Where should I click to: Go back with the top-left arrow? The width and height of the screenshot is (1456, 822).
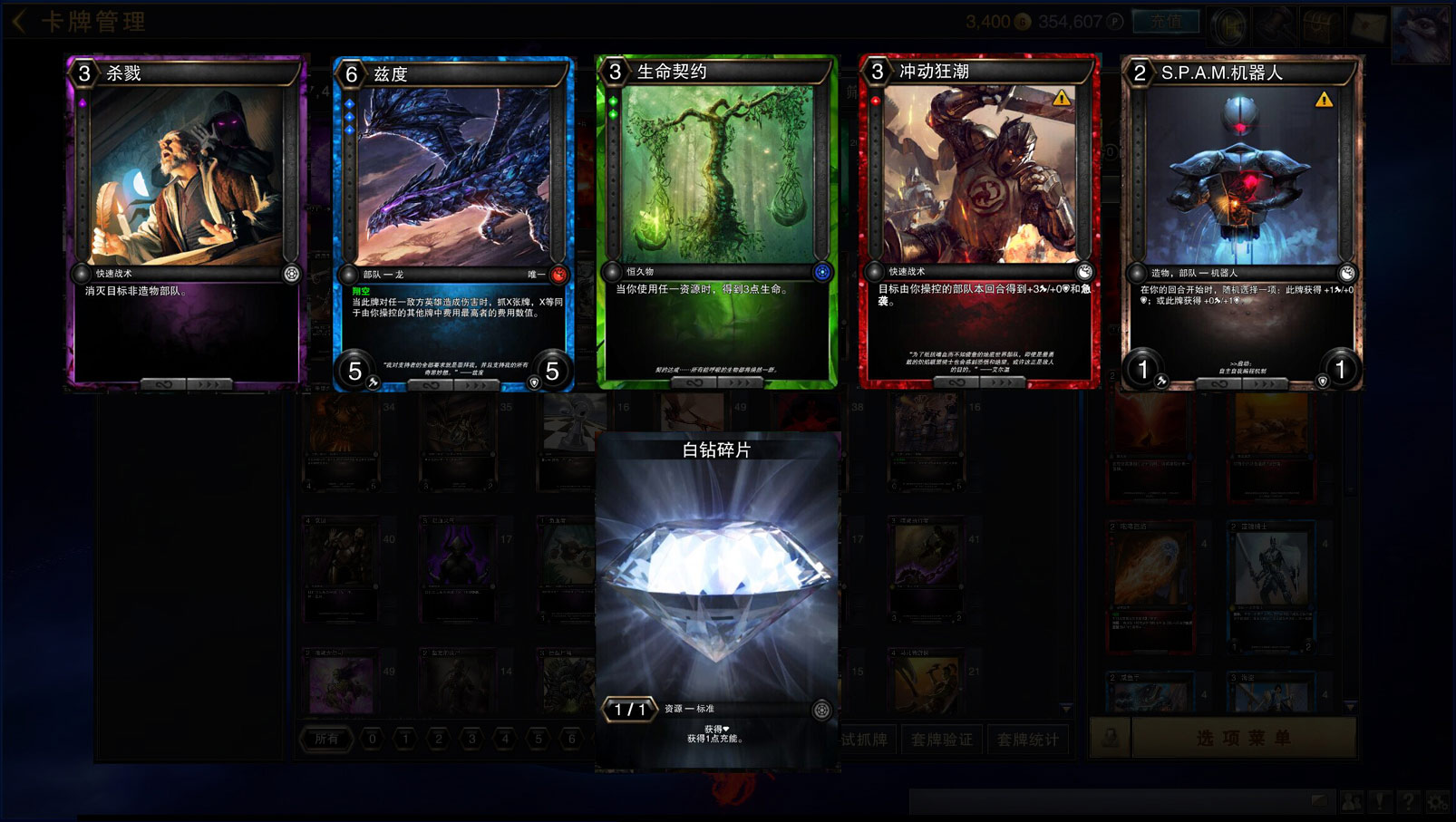(x=18, y=21)
